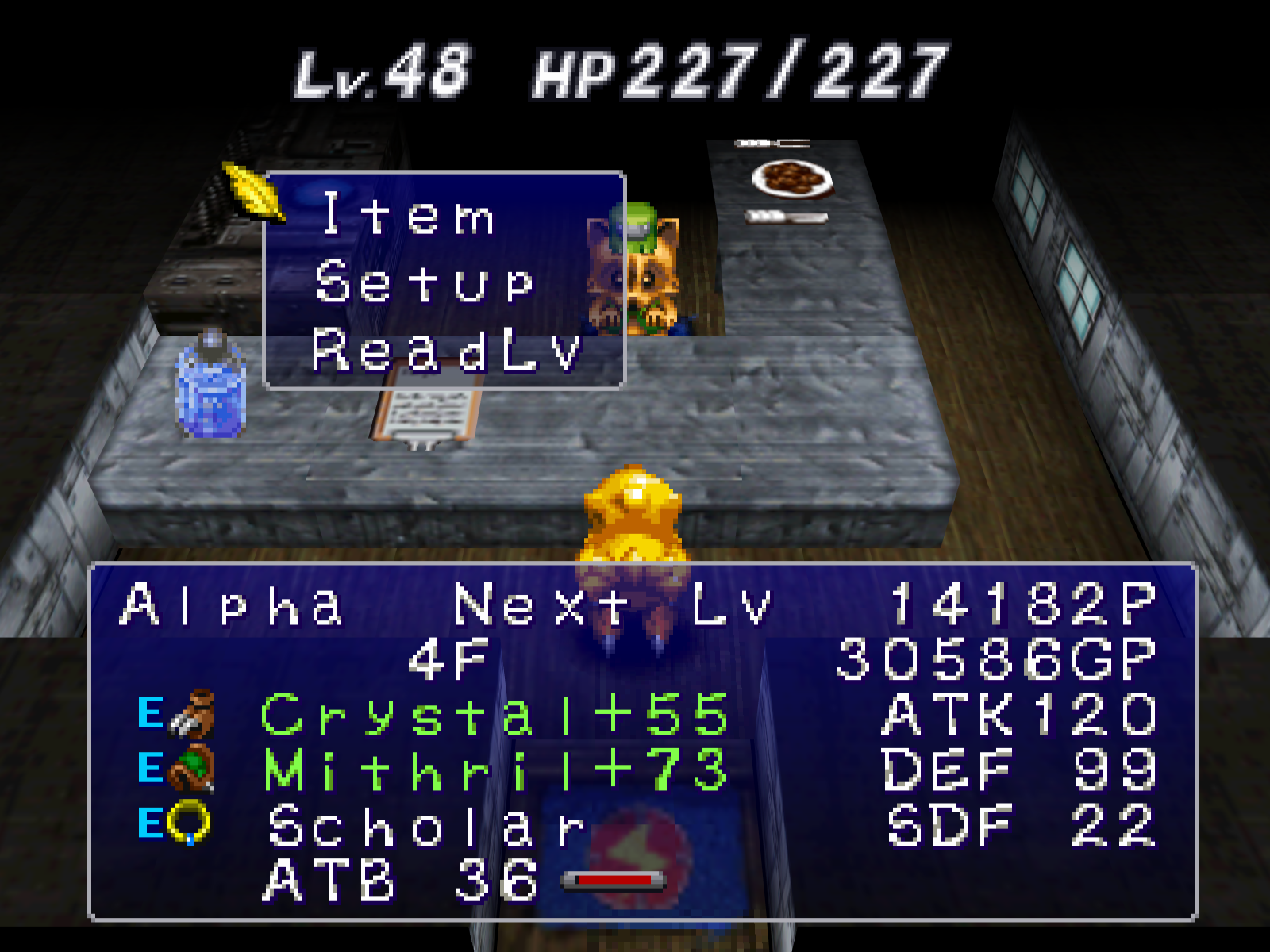Choose the Setup menu option
The height and width of the screenshot is (952, 1270).
point(425,282)
